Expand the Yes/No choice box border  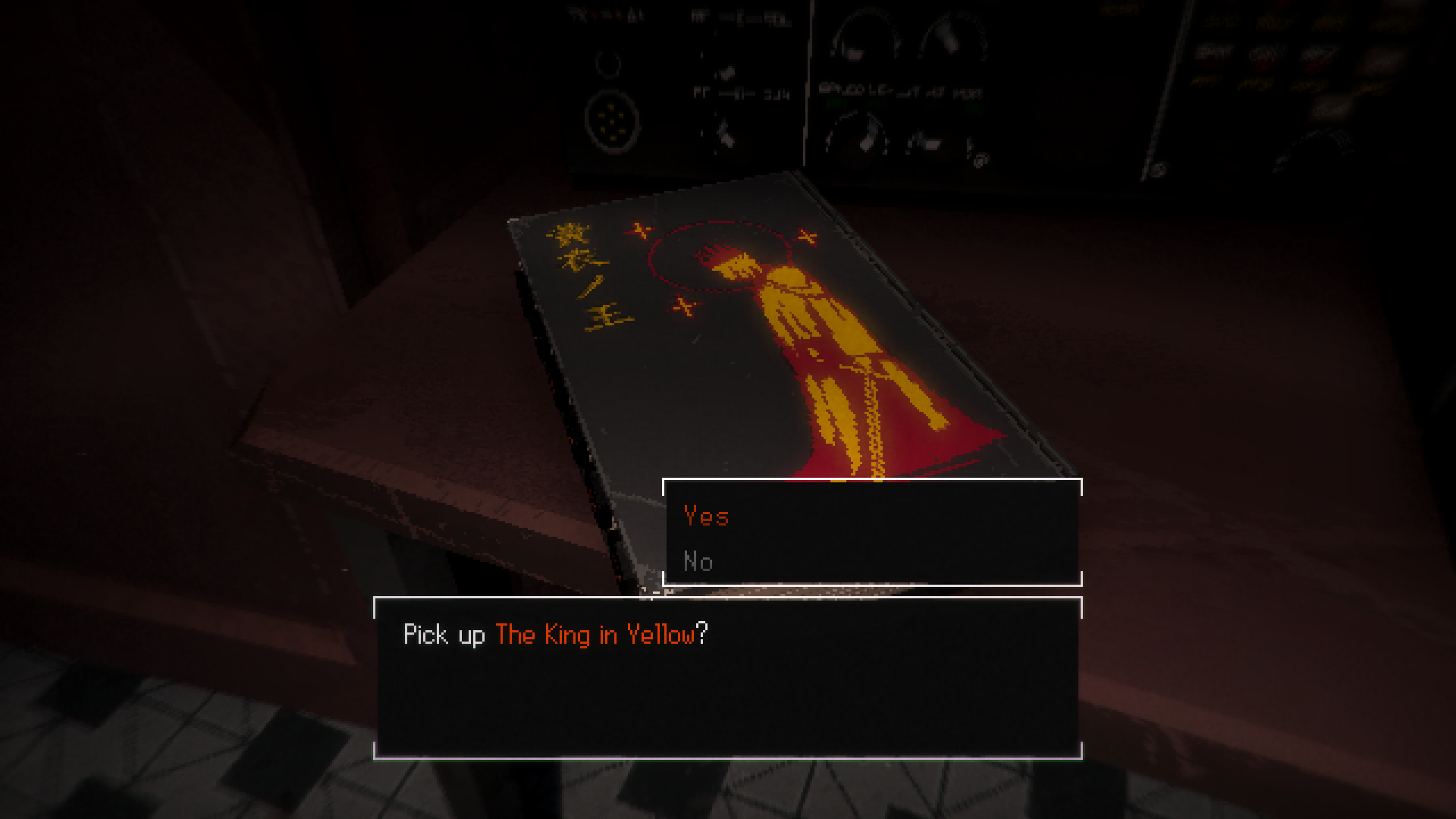872,479
